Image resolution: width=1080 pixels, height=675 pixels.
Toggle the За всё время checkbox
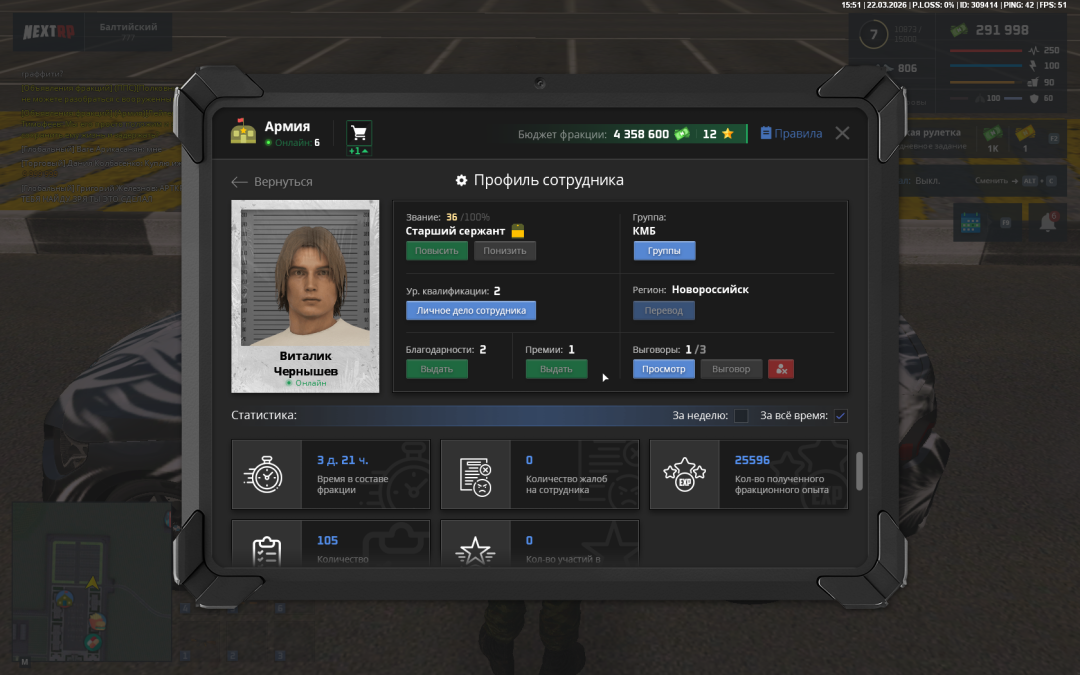click(841, 416)
